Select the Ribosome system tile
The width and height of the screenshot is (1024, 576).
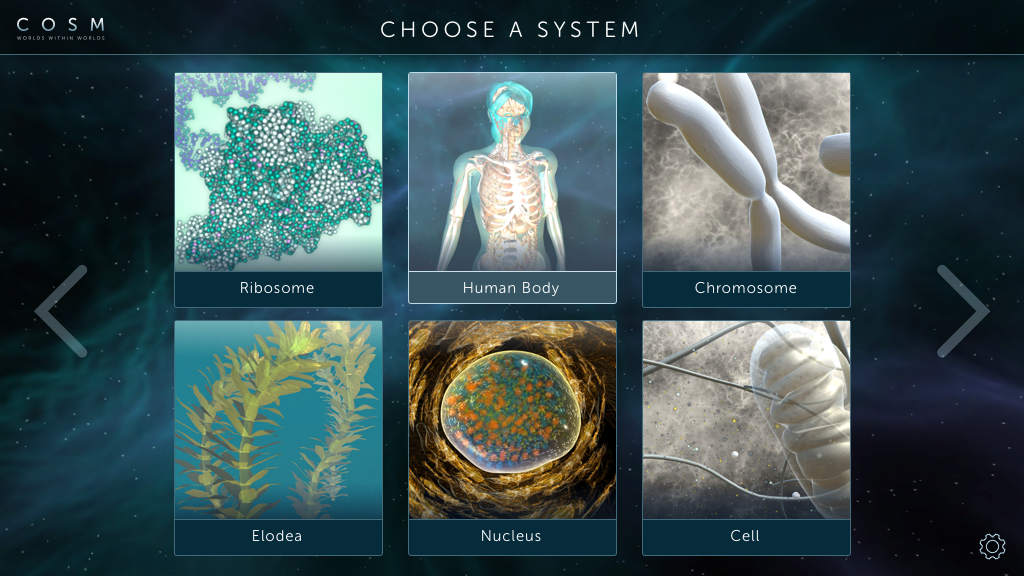click(278, 190)
